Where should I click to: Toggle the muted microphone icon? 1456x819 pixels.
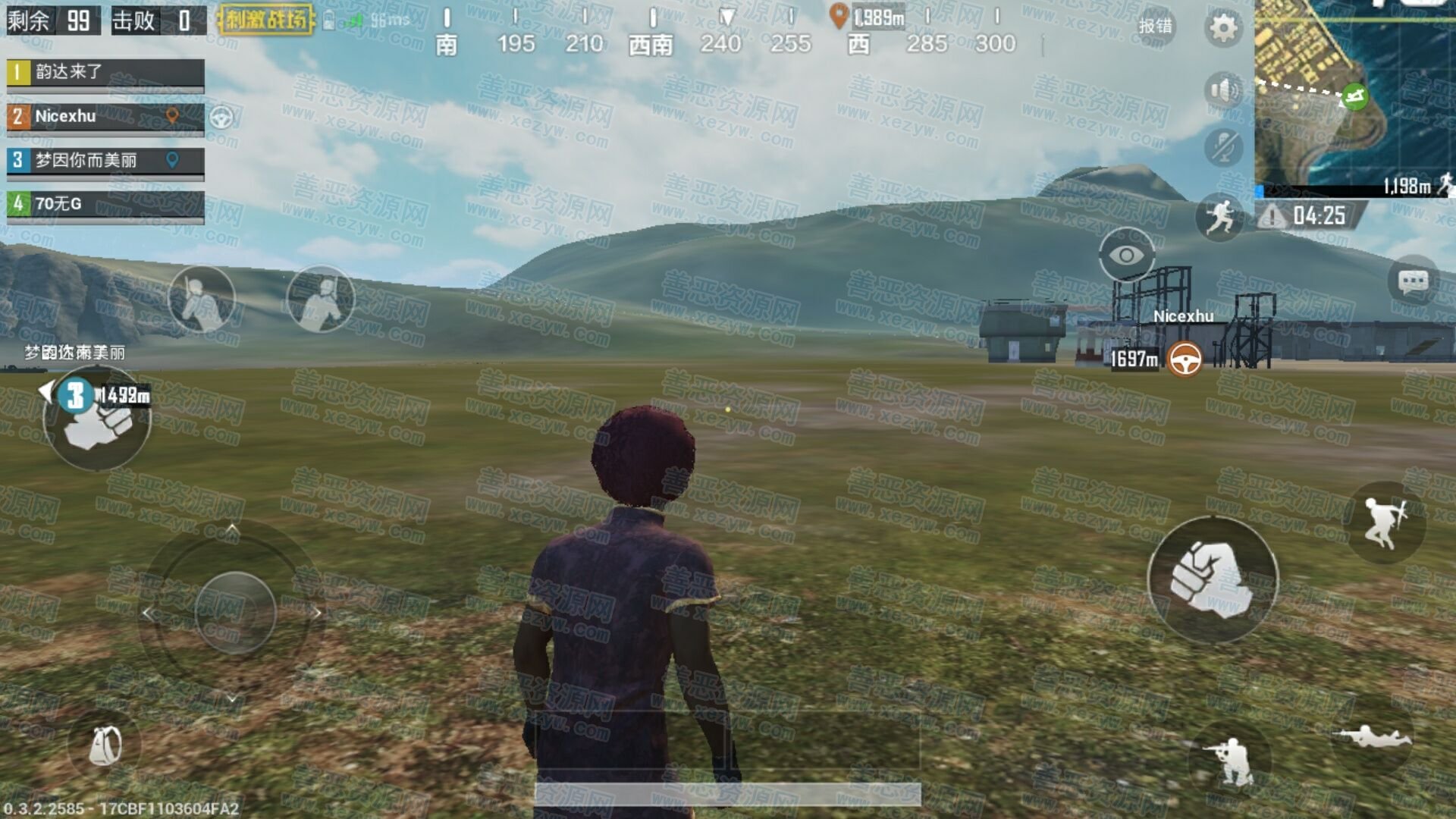coord(1222,146)
